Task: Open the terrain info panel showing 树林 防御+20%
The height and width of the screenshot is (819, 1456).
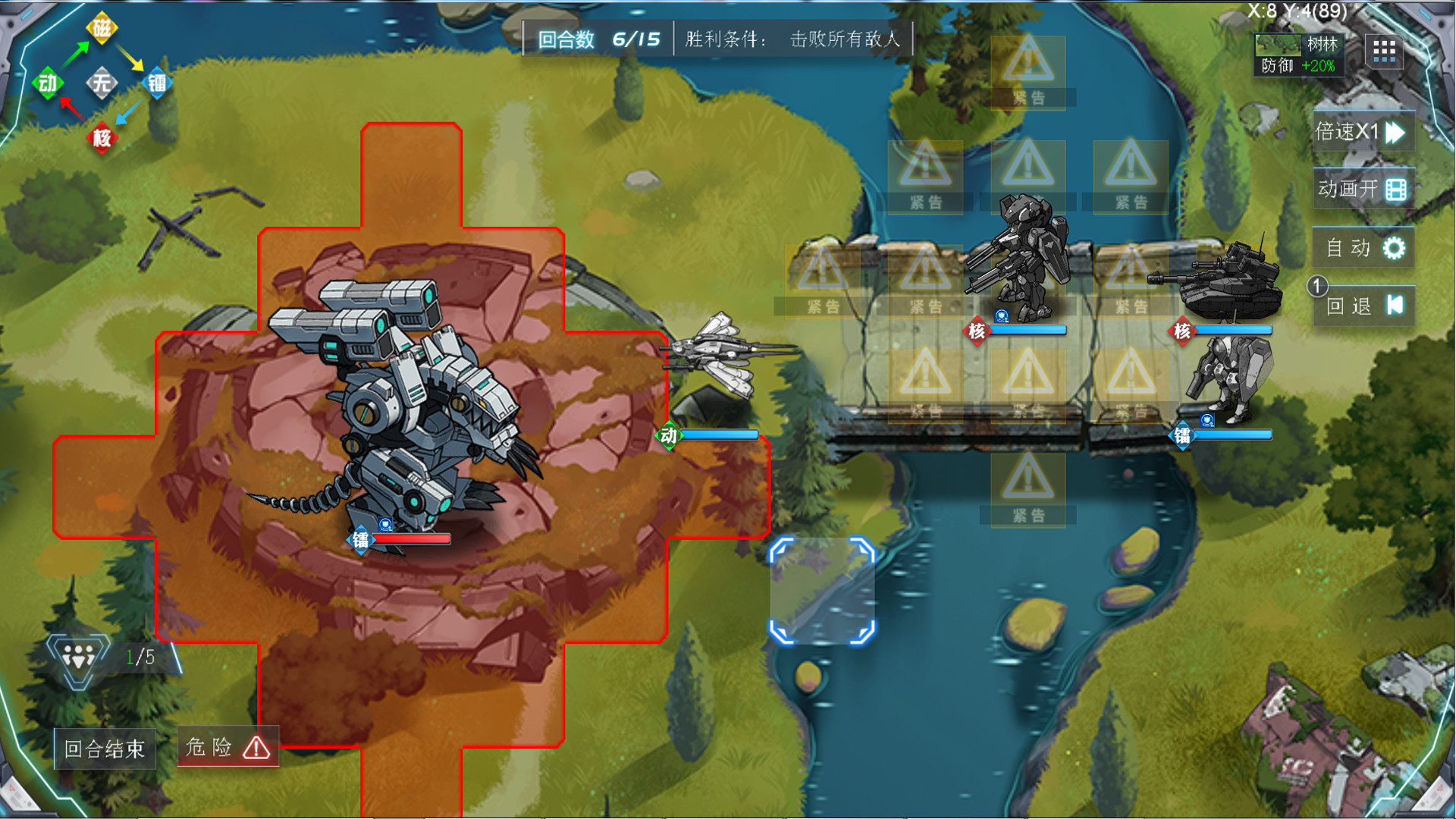Action: [x=1298, y=54]
